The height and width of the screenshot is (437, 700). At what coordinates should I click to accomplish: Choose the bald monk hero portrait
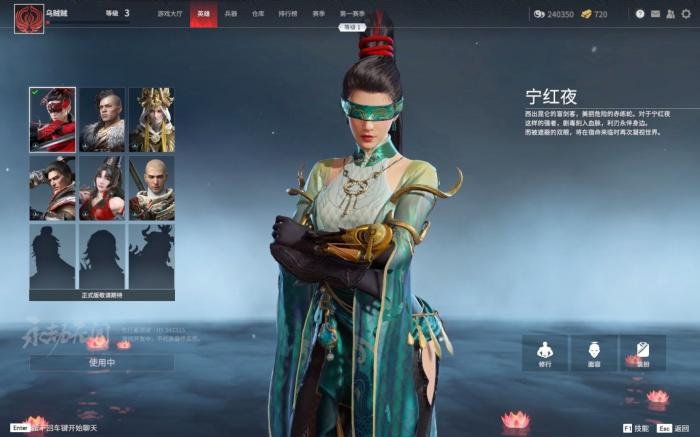click(x=151, y=187)
